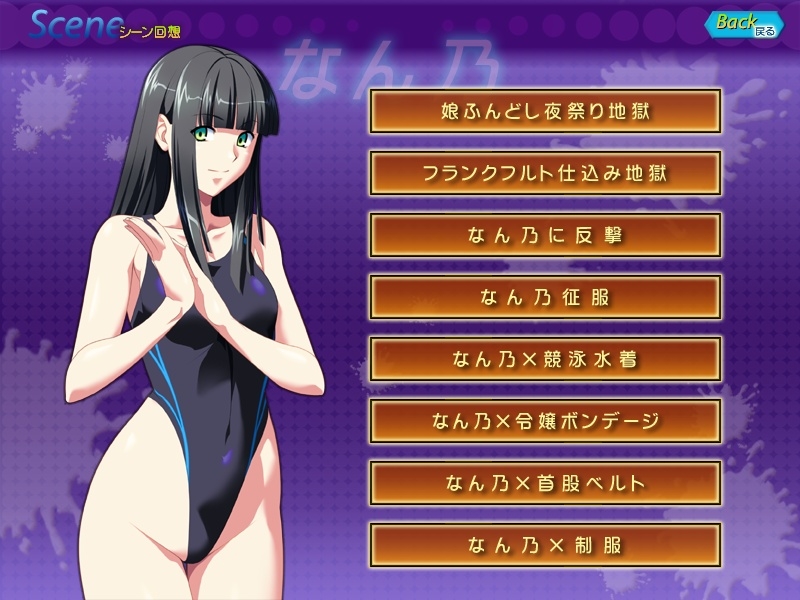Open the なん乃×令嬢ボンデージ scene
800x600 pixels.
pyautogui.click(x=545, y=421)
